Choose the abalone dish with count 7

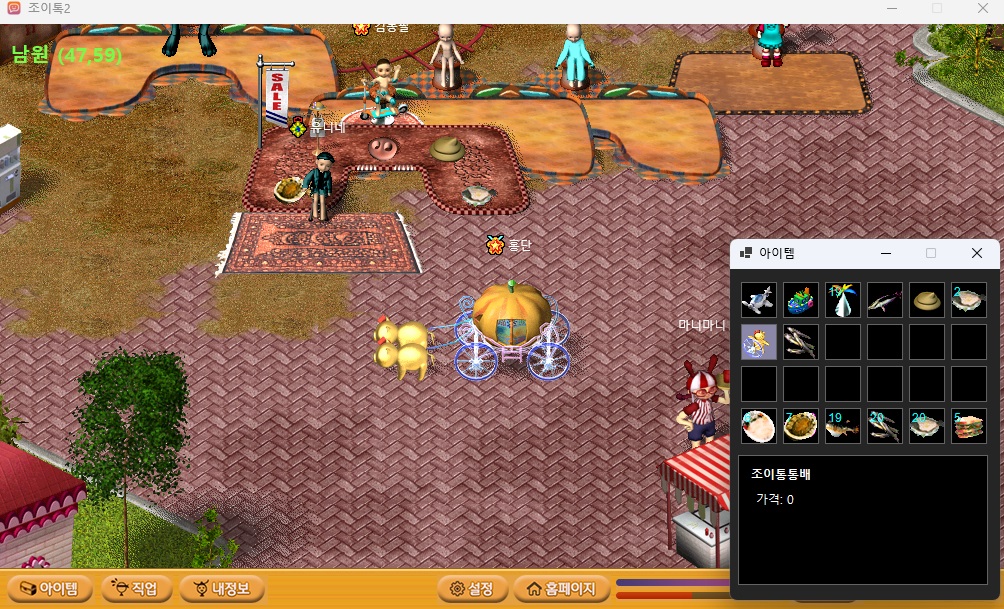click(801, 426)
